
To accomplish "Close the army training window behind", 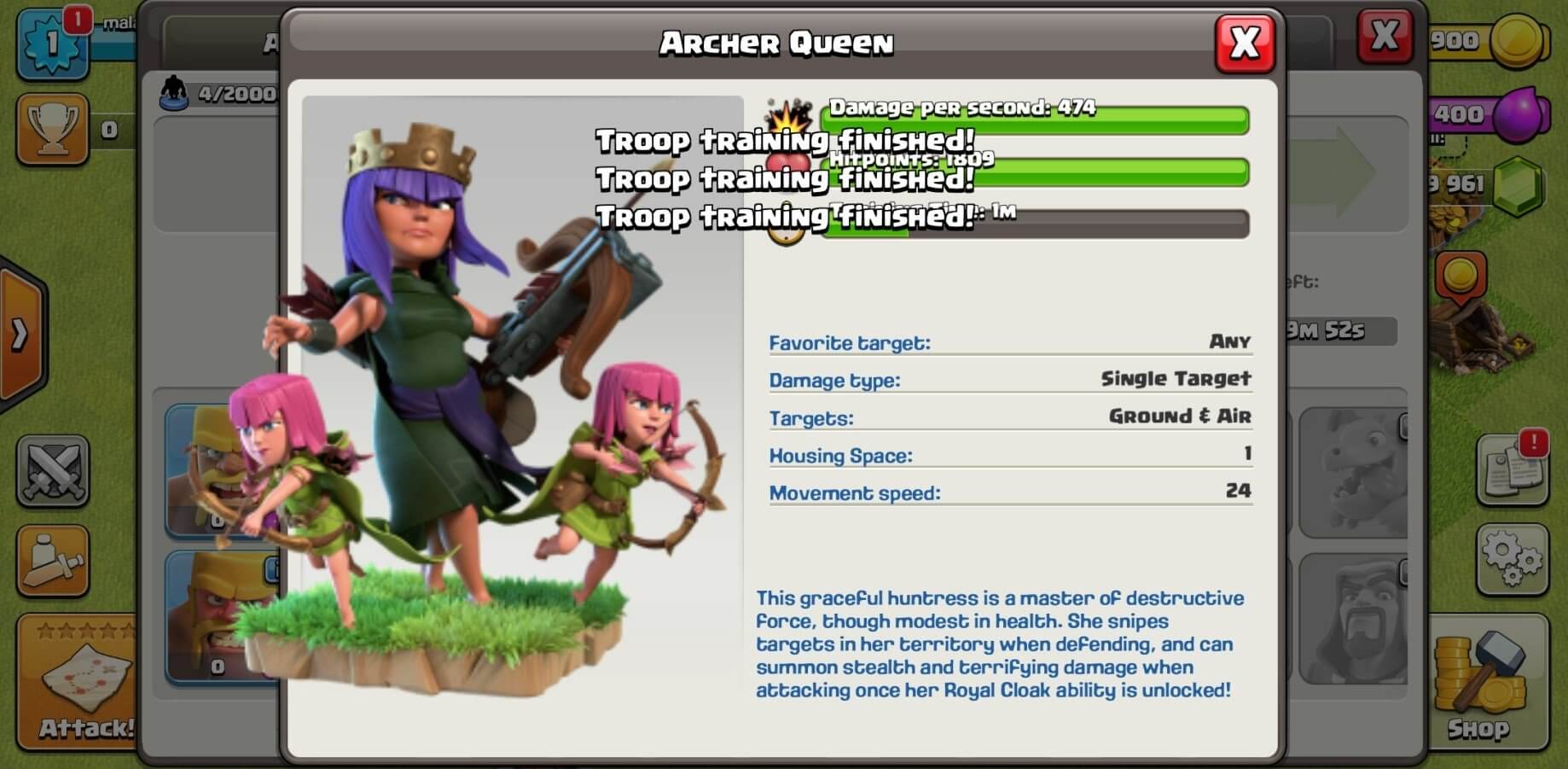I will click(1384, 37).
